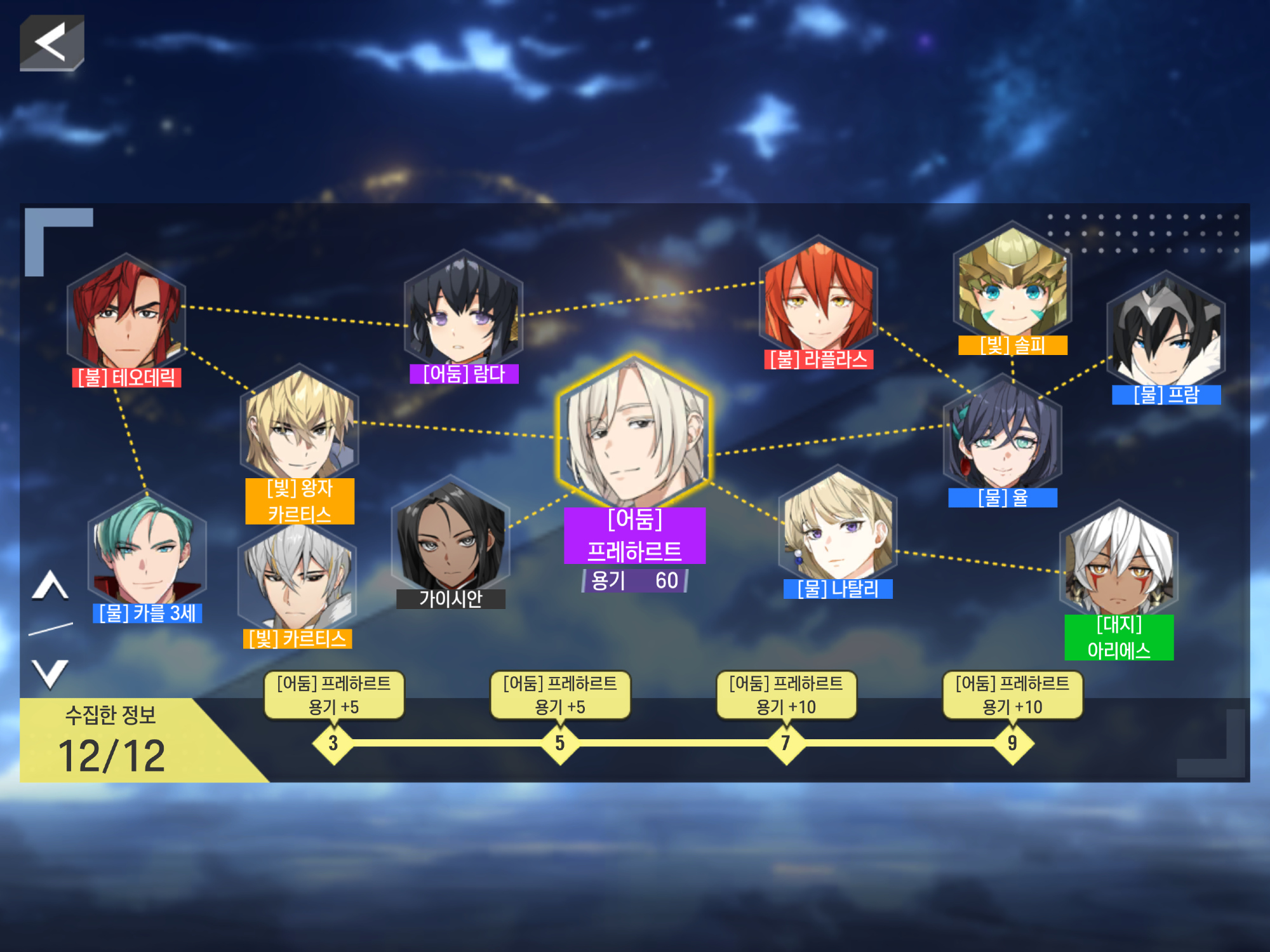Select the [물] 카를 3세 portrait
The image size is (1270, 952).
pos(147,549)
